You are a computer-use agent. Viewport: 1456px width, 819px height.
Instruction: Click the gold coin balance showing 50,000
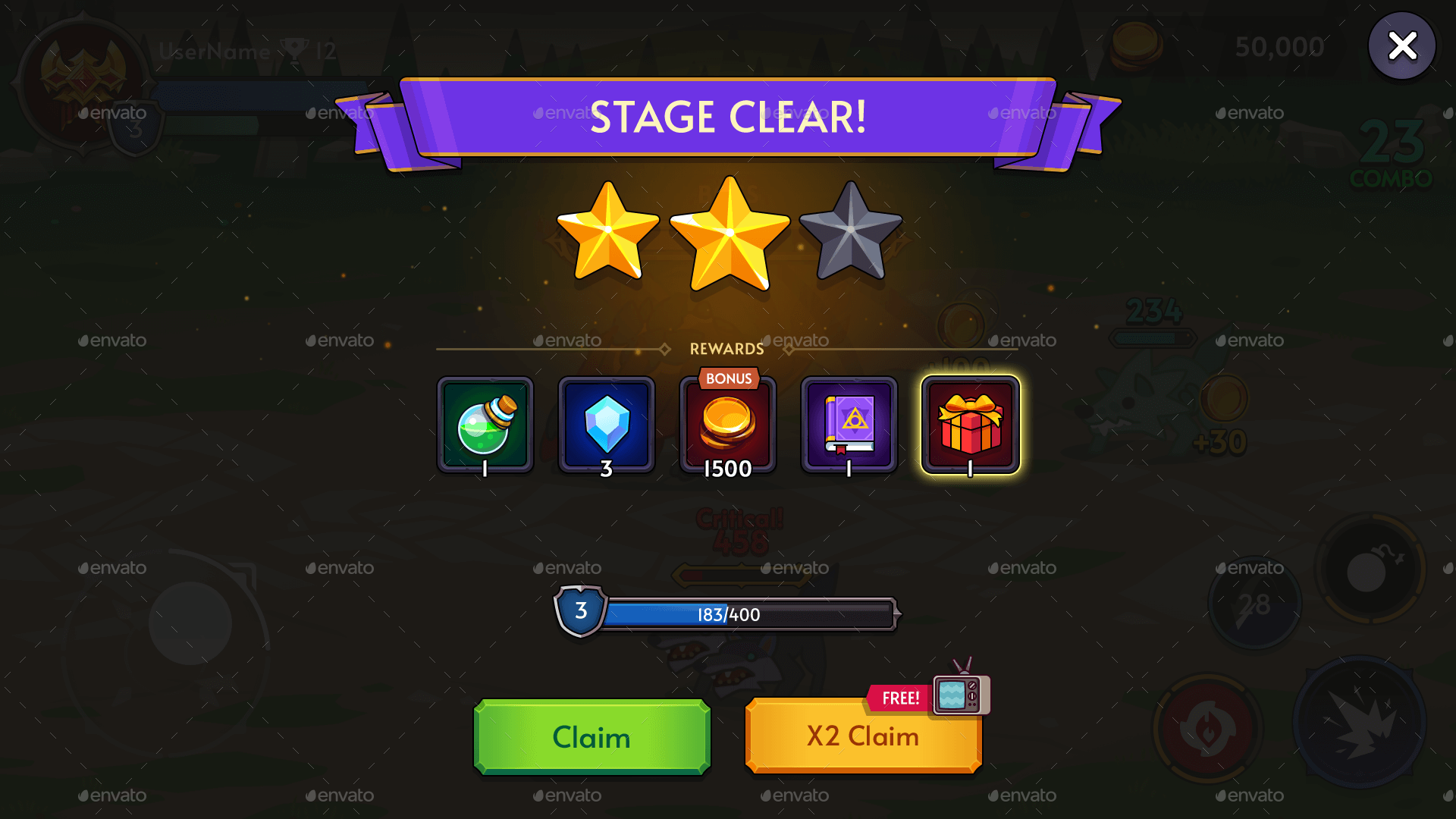click(1278, 47)
